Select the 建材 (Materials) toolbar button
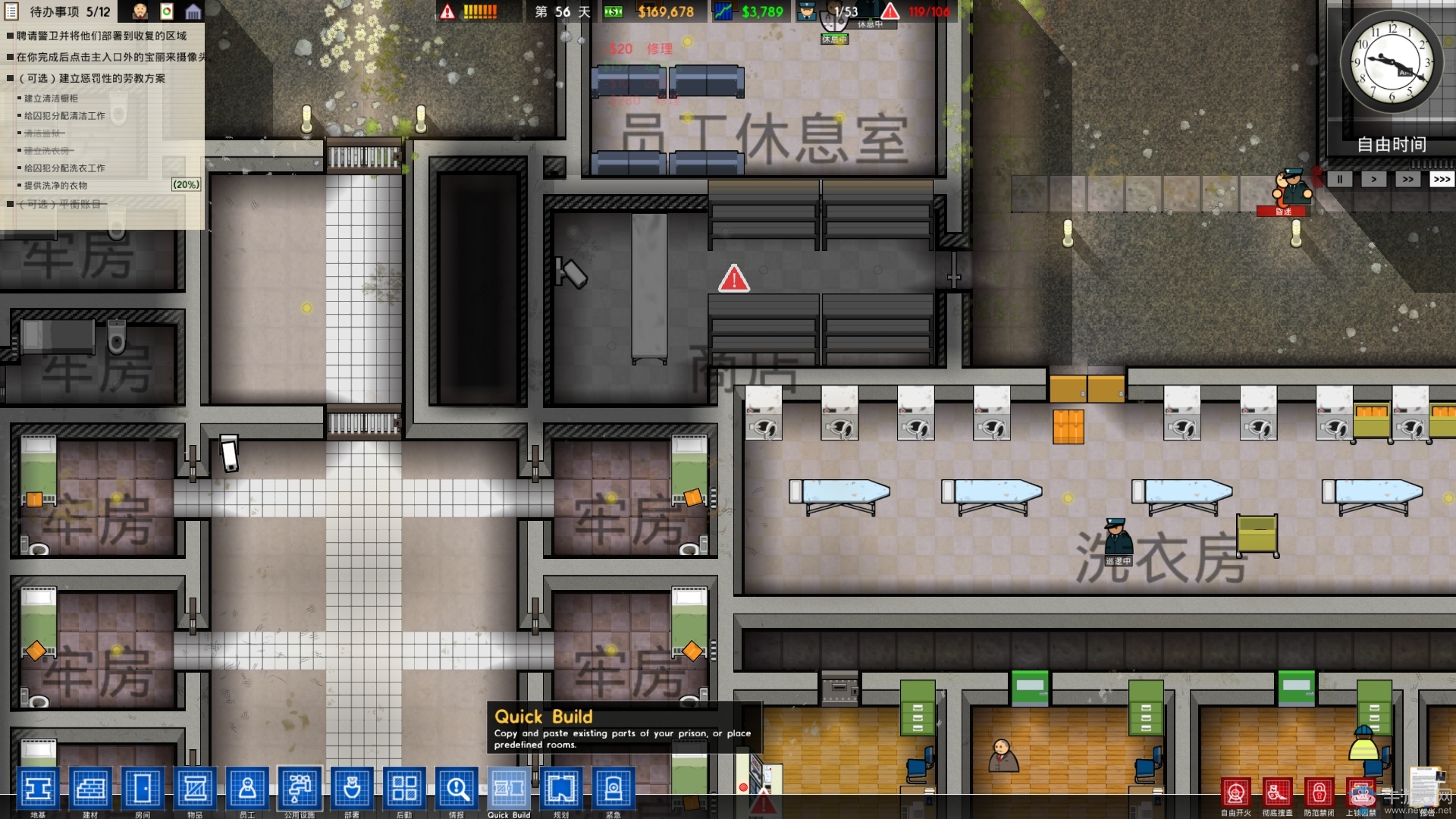Screen dimensions: 1456x819 (90, 789)
